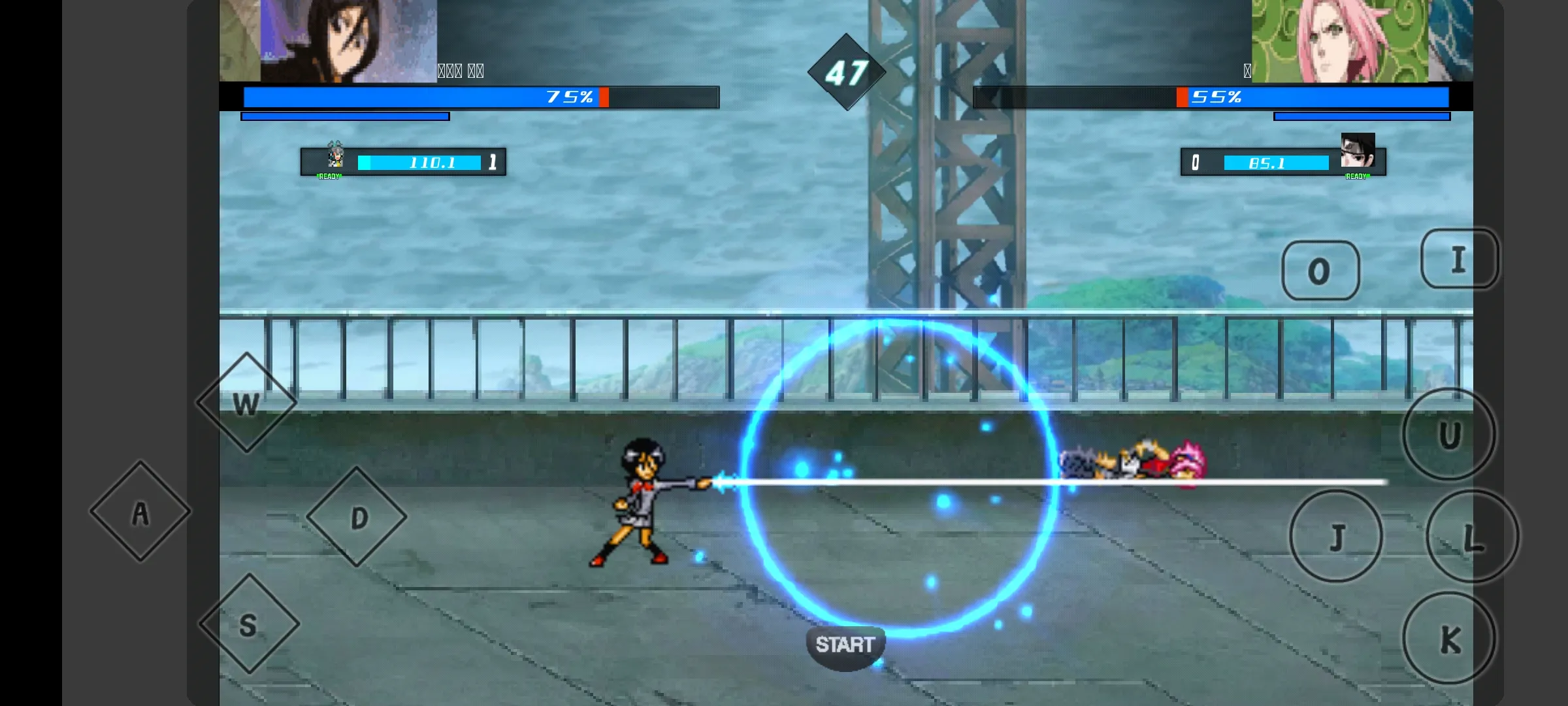Tap the round J attack button

coord(1336,537)
